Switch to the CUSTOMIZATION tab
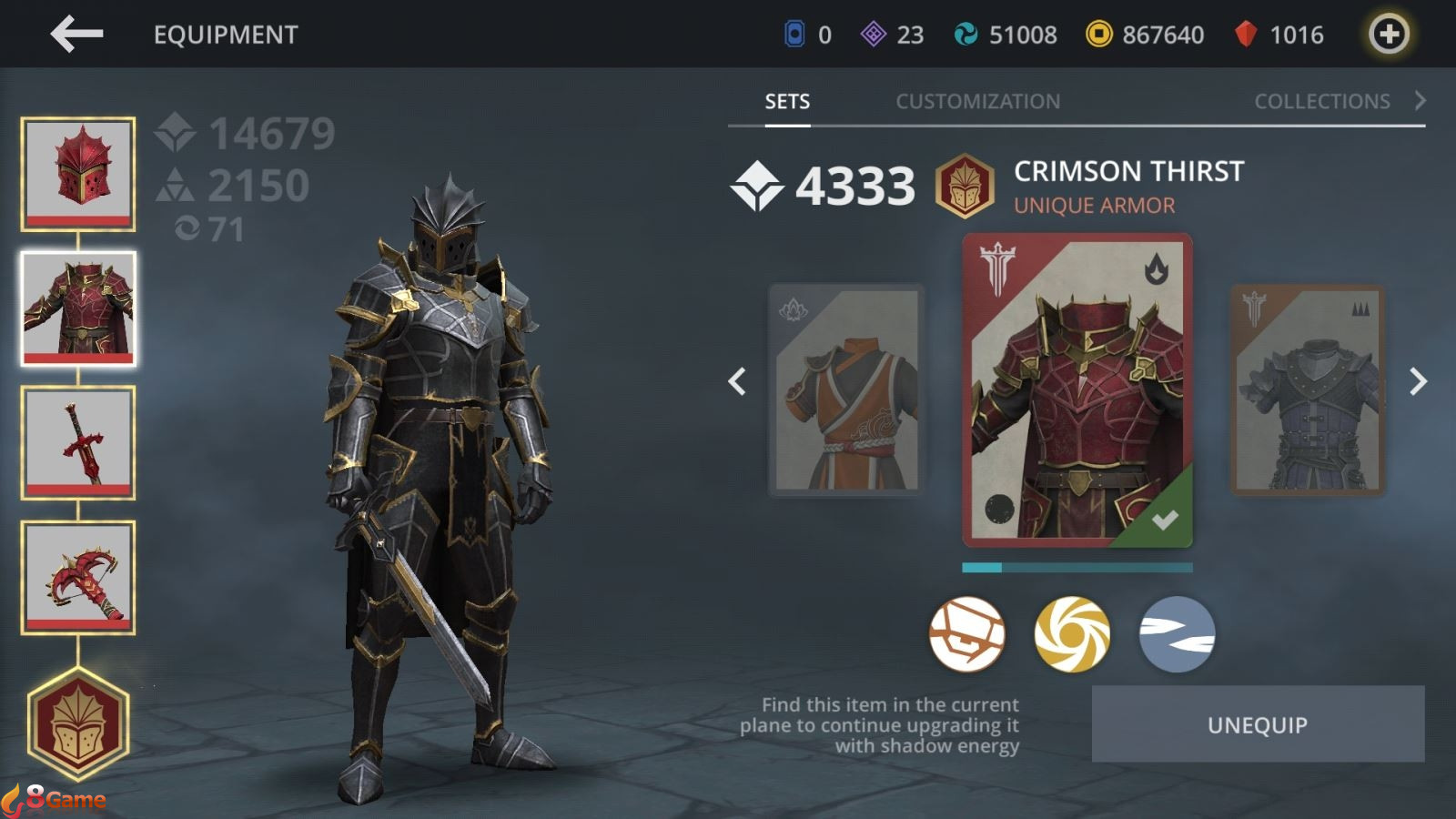The width and height of the screenshot is (1456, 819). [978, 101]
